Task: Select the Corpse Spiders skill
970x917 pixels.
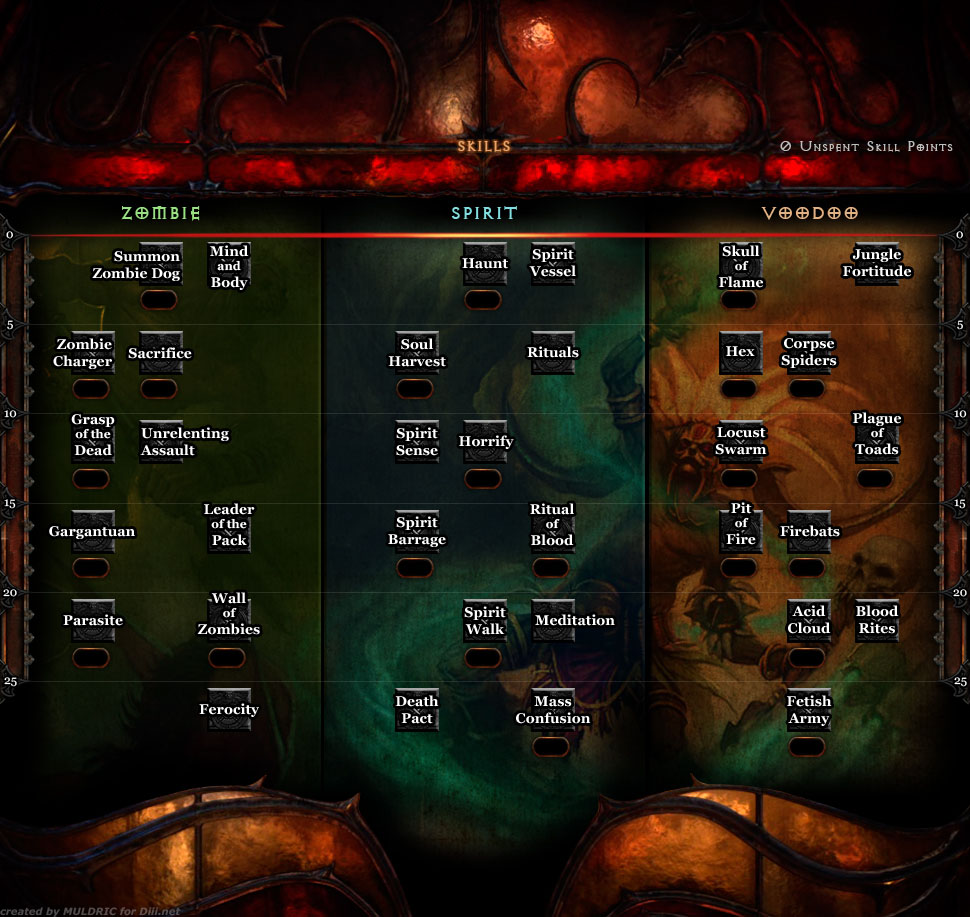Action: click(808, 353)
